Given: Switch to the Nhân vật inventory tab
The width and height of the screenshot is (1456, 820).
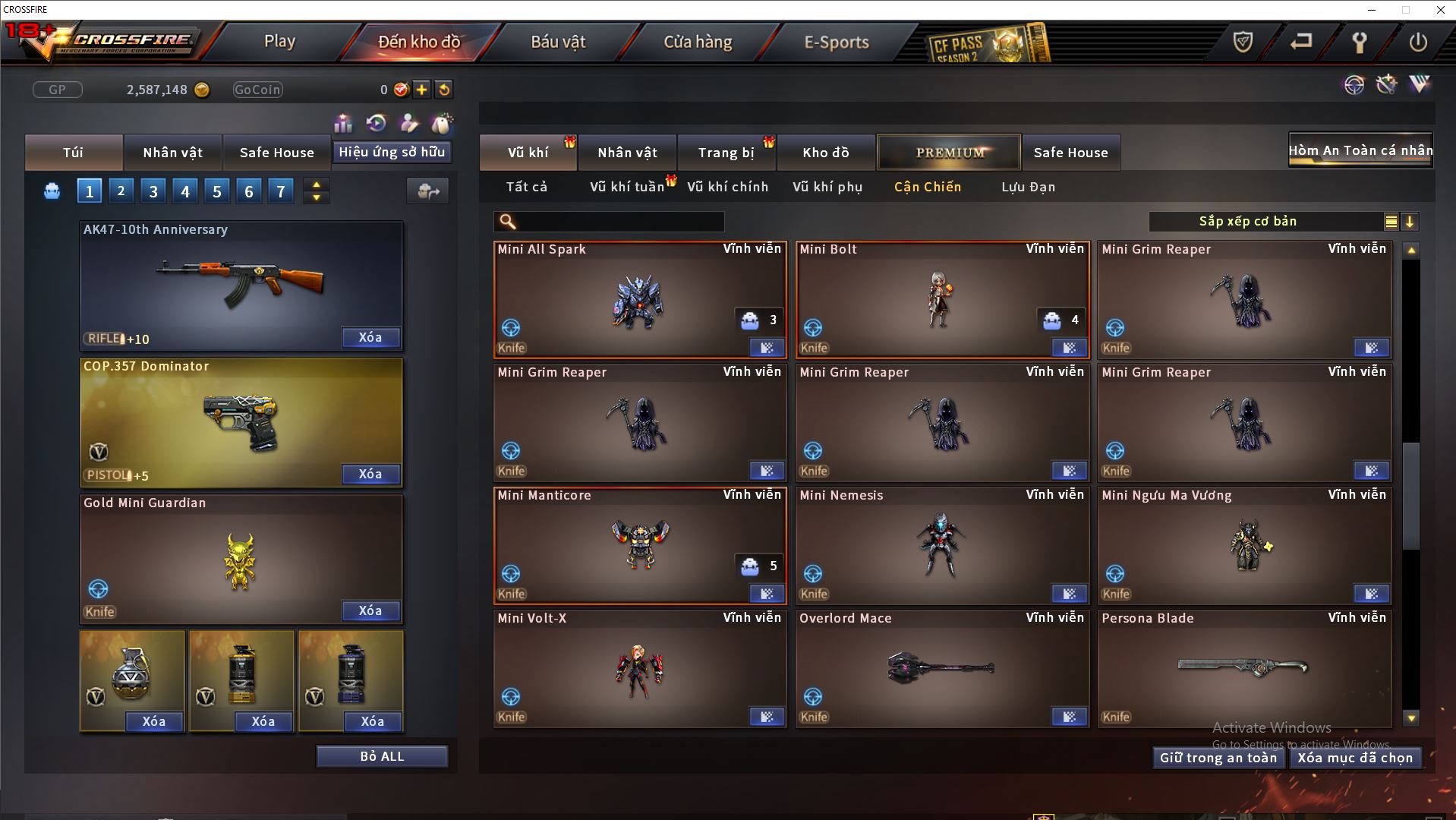Looking at the screenshot, I should coord(627,153).
